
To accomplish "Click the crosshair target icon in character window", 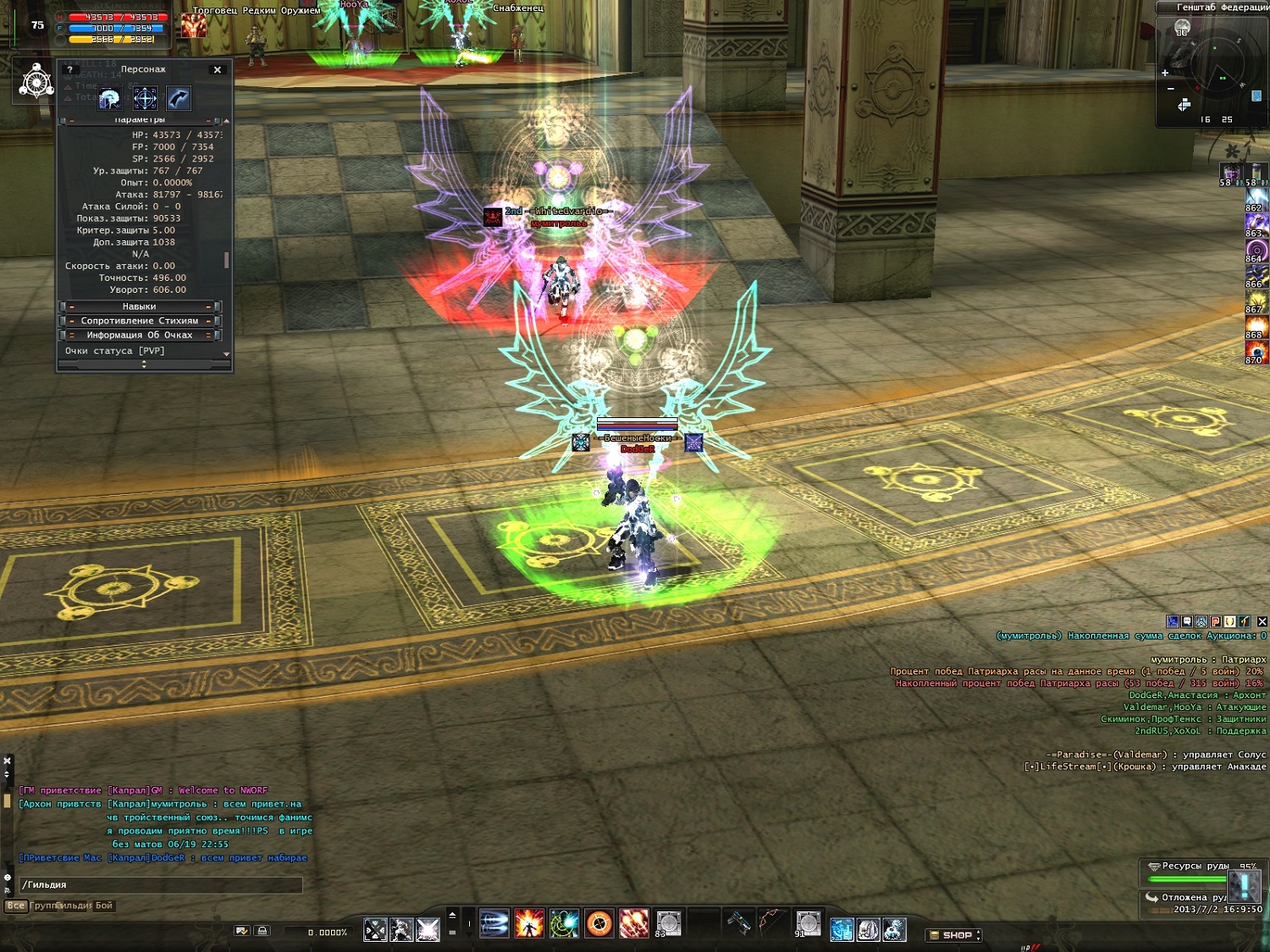I will click(x=145, y=99).
